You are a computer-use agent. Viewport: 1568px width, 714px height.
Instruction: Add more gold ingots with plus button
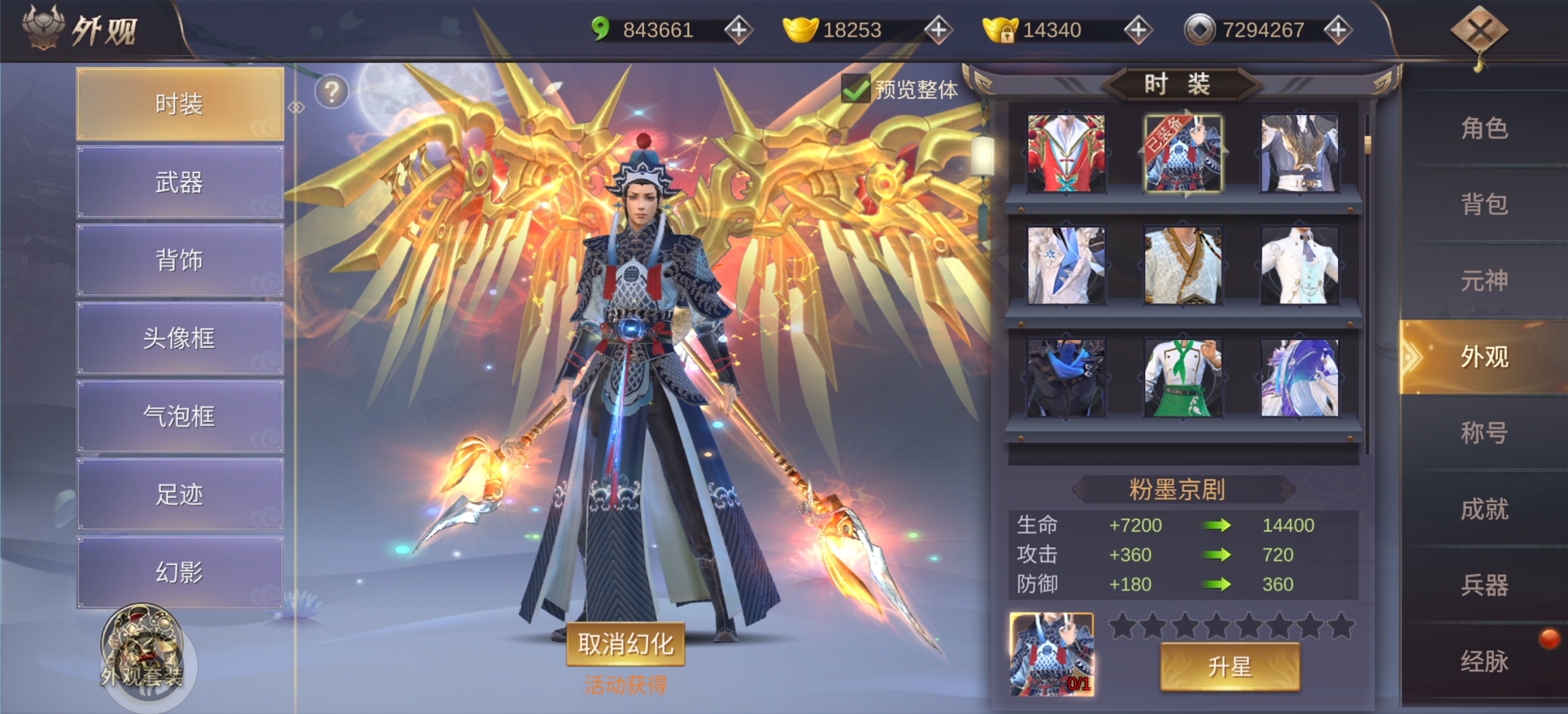pyautogui.click(x=938, y=30)
